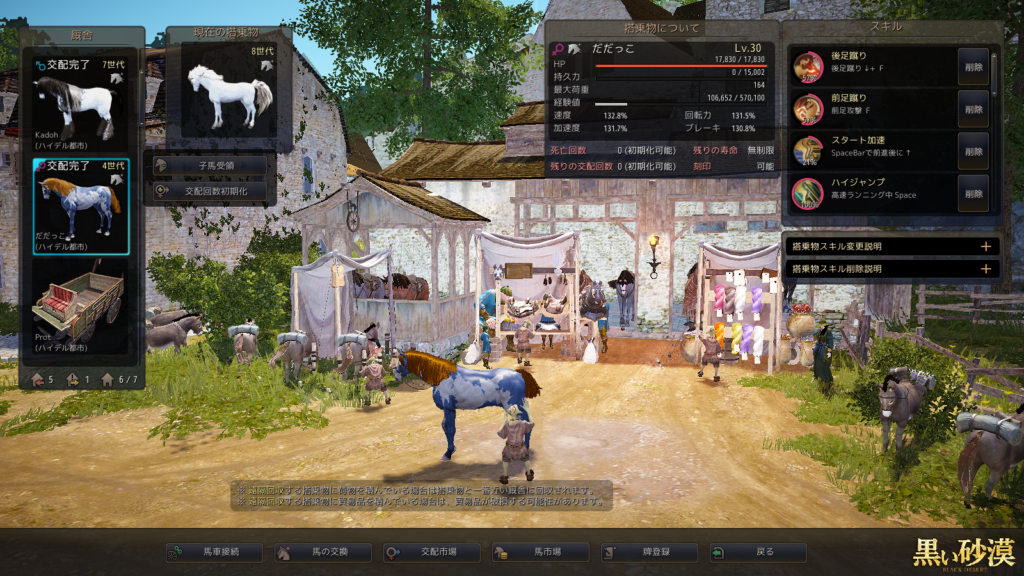Image resolution: width=1024 pixels, height=576 pixels.
Task: Delete the ハイジャンプ skill
Action: 973,193
